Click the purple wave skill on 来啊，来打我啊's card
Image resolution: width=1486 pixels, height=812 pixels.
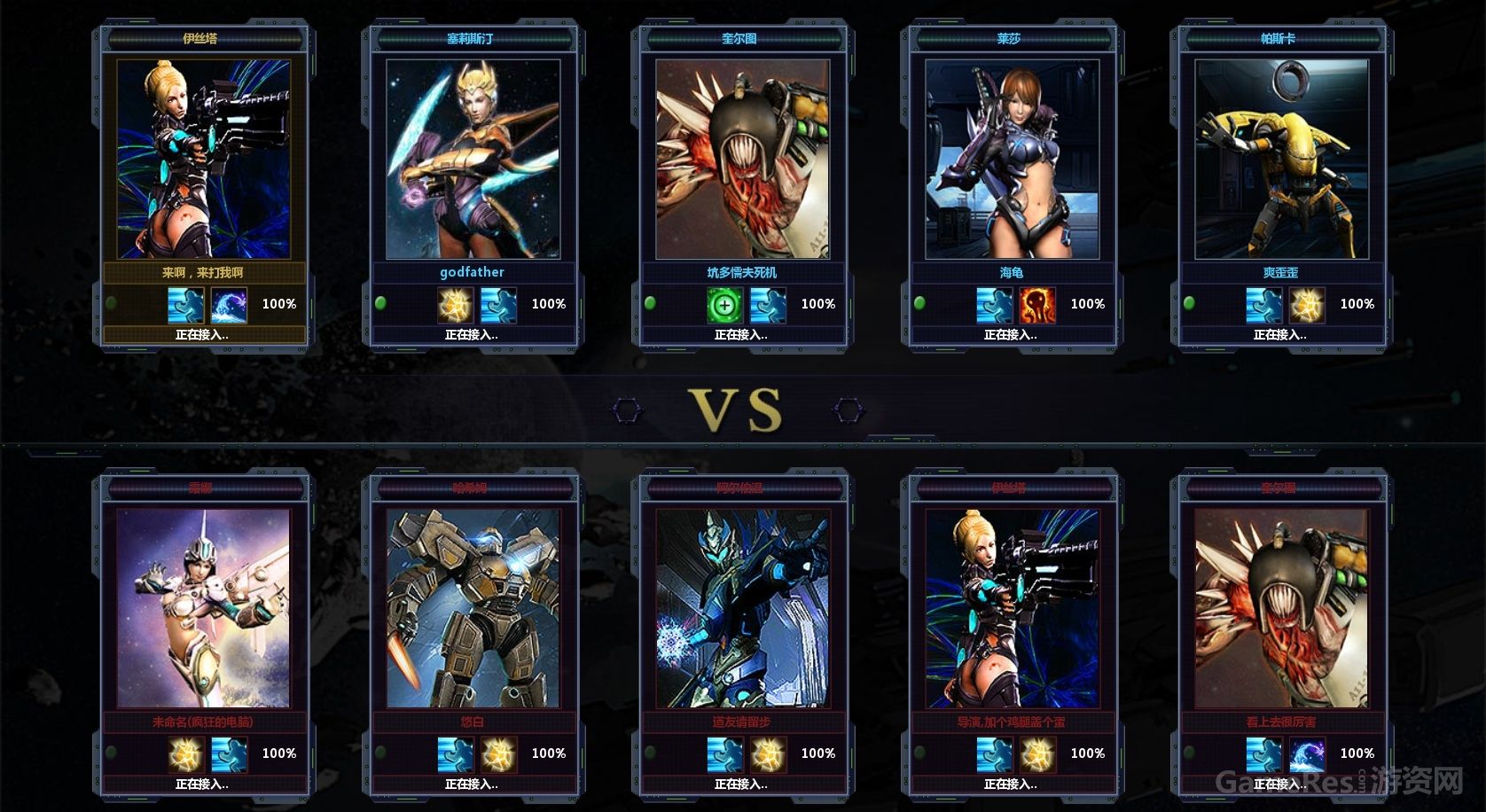(x=229, y=305)
